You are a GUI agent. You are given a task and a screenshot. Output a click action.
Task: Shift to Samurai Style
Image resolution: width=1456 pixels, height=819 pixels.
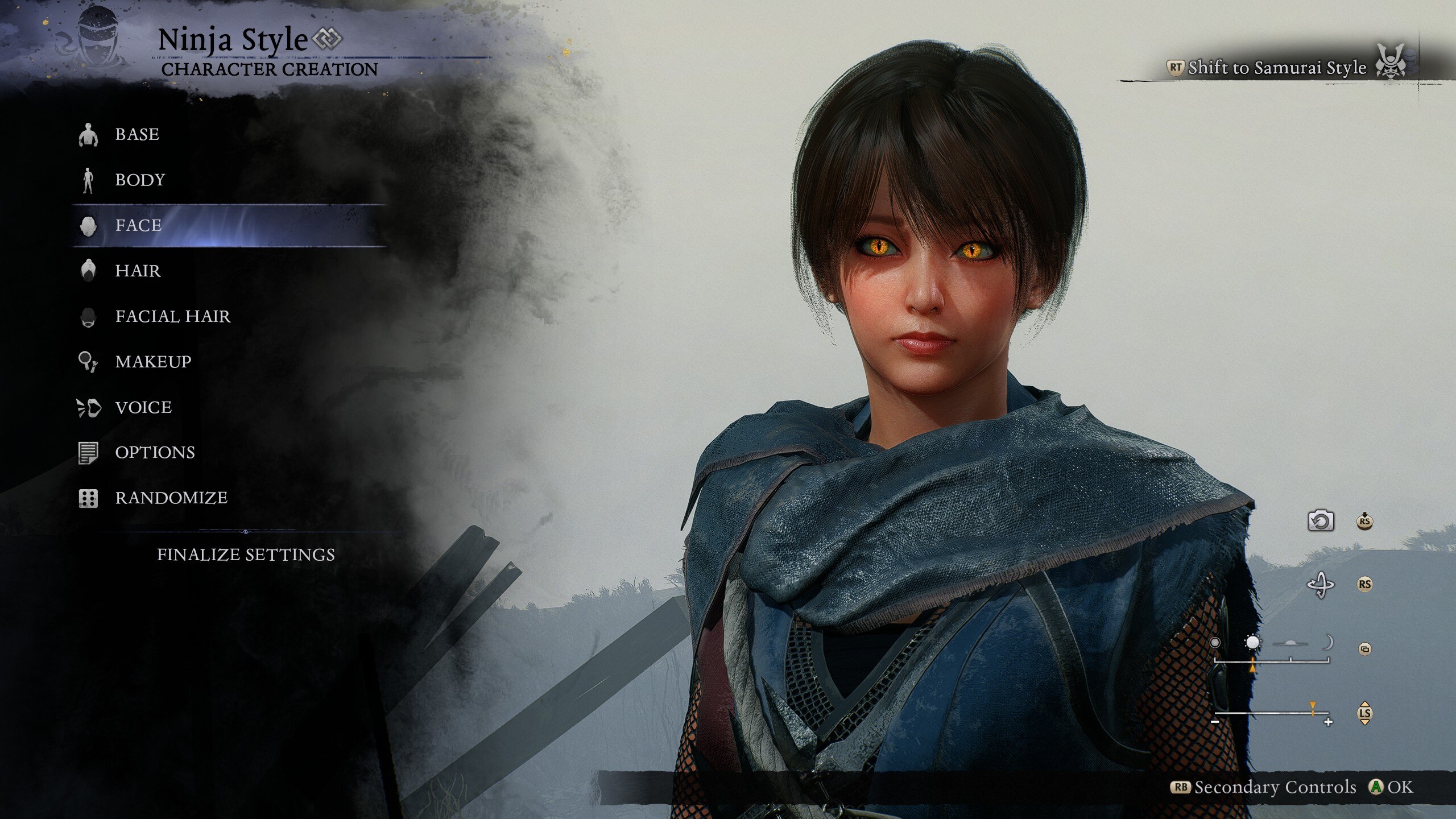tap(1277, 68)
